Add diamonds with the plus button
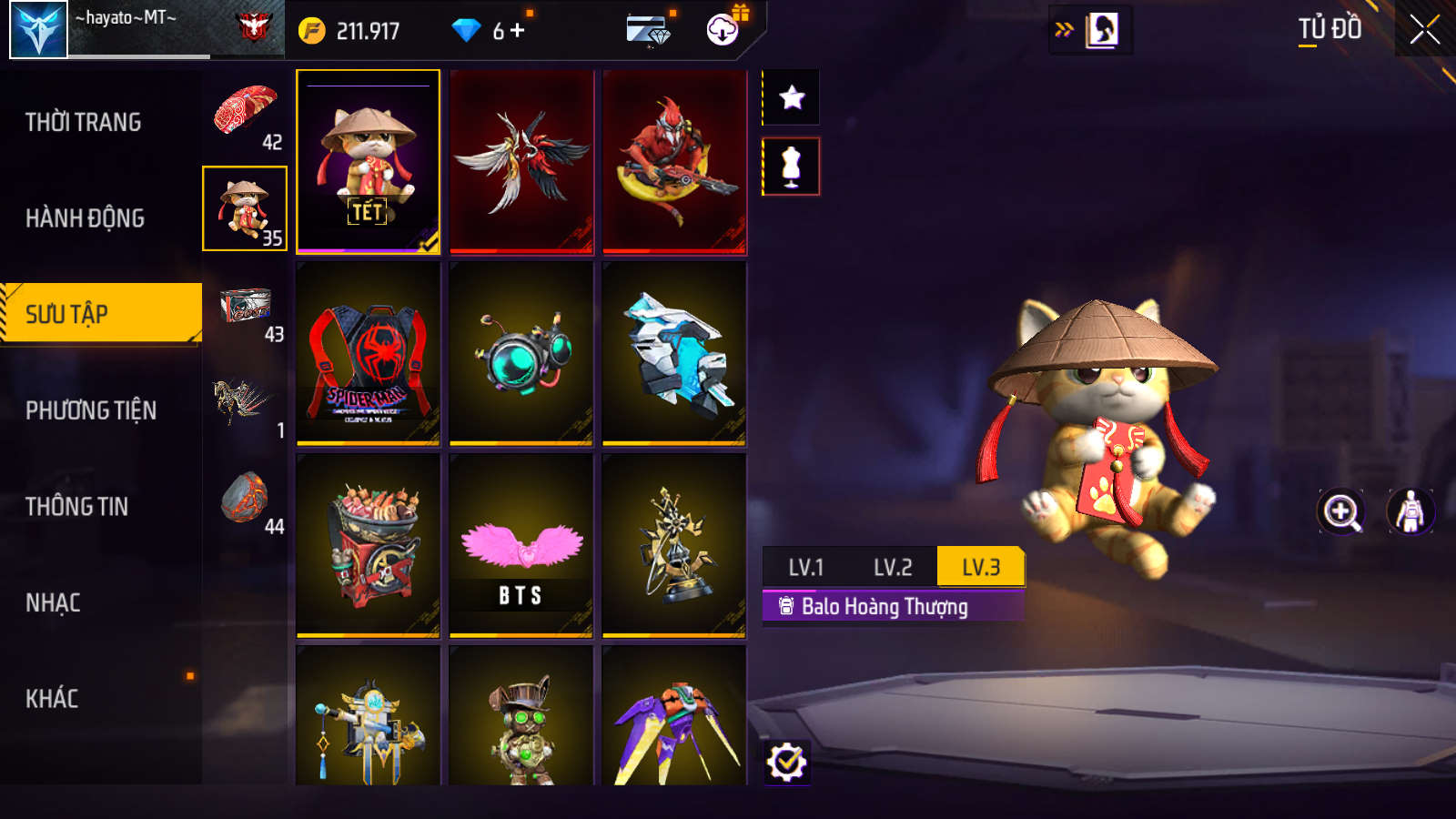Viewport: 1456px width, 819px height. tap(518, 31)
